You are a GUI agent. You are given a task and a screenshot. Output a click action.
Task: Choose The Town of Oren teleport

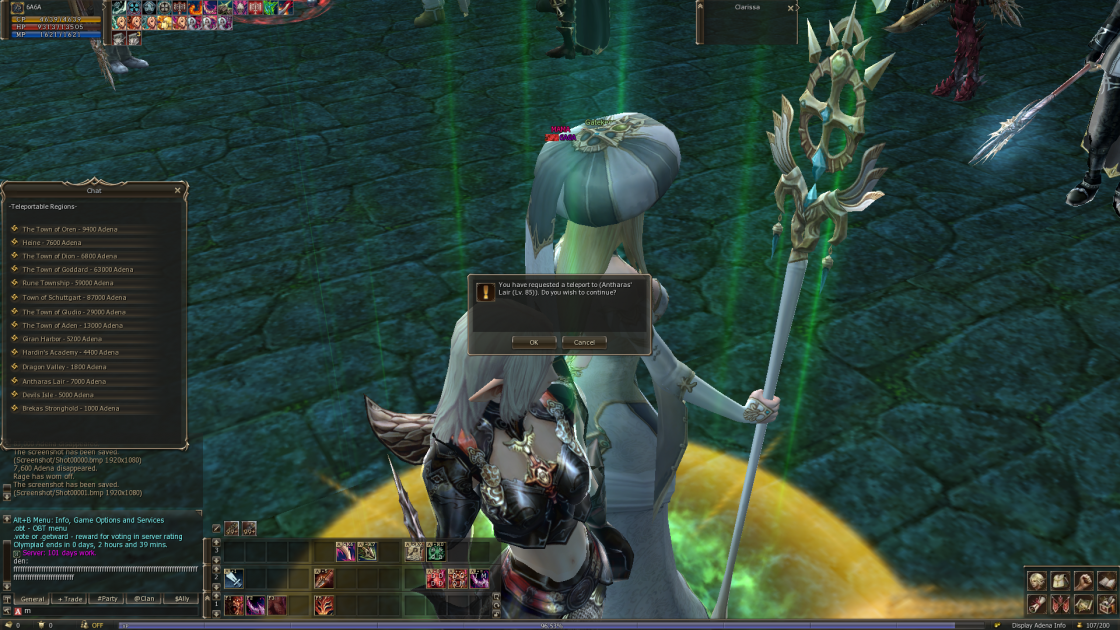pos(69,229)
